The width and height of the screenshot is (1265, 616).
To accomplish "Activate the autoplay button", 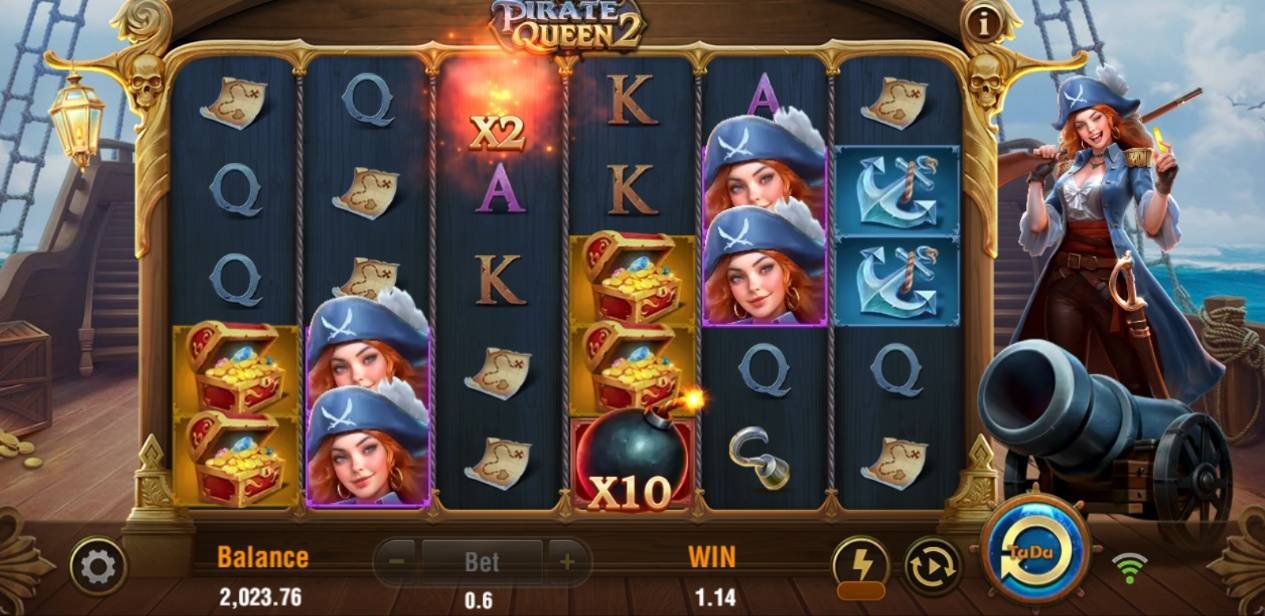I will pyautogui.click(x=932, y=566).
